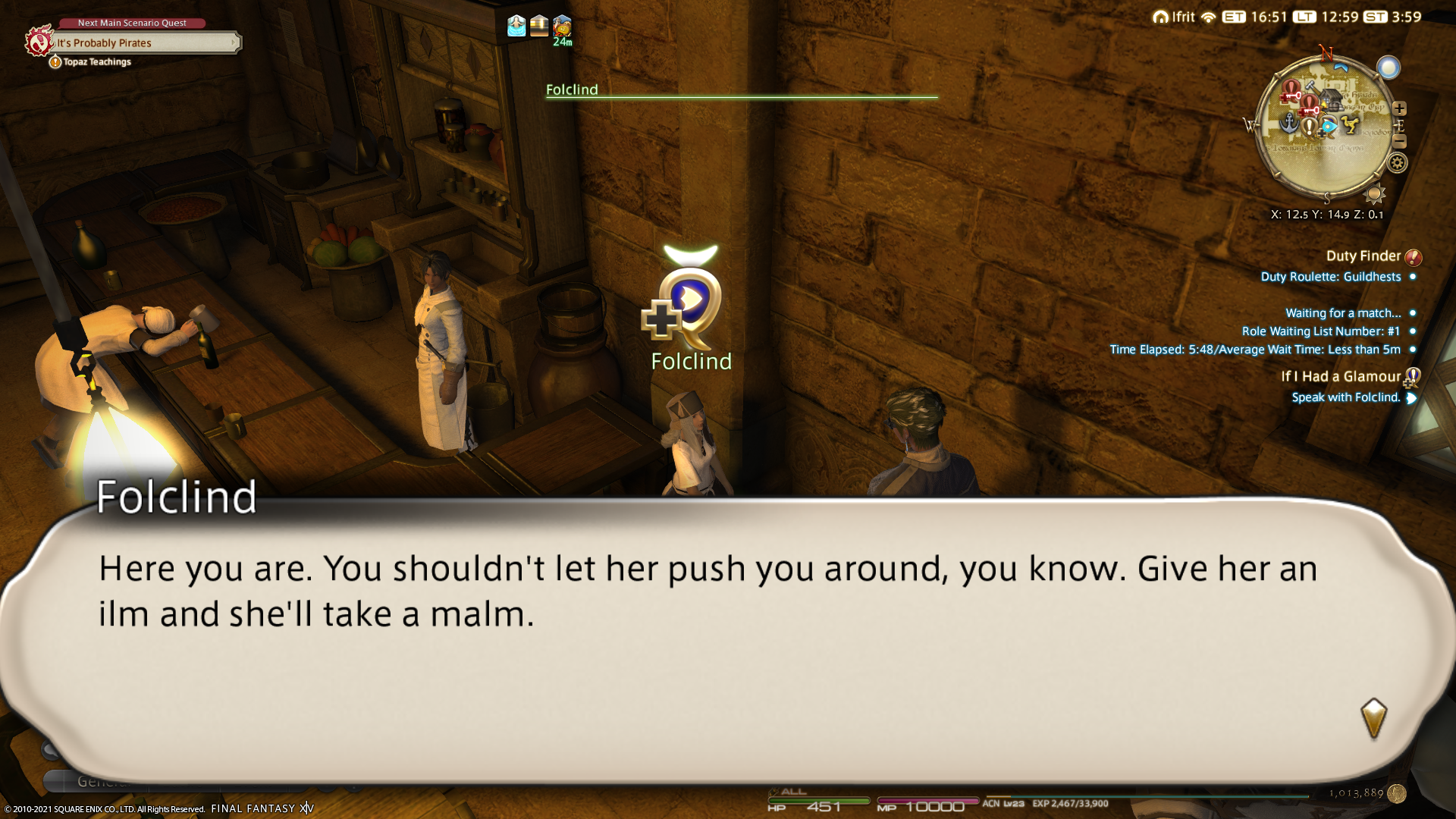Click the Ifrit server info label
The width and height of the screenshot is (1456, 819).
point(1174,17)
